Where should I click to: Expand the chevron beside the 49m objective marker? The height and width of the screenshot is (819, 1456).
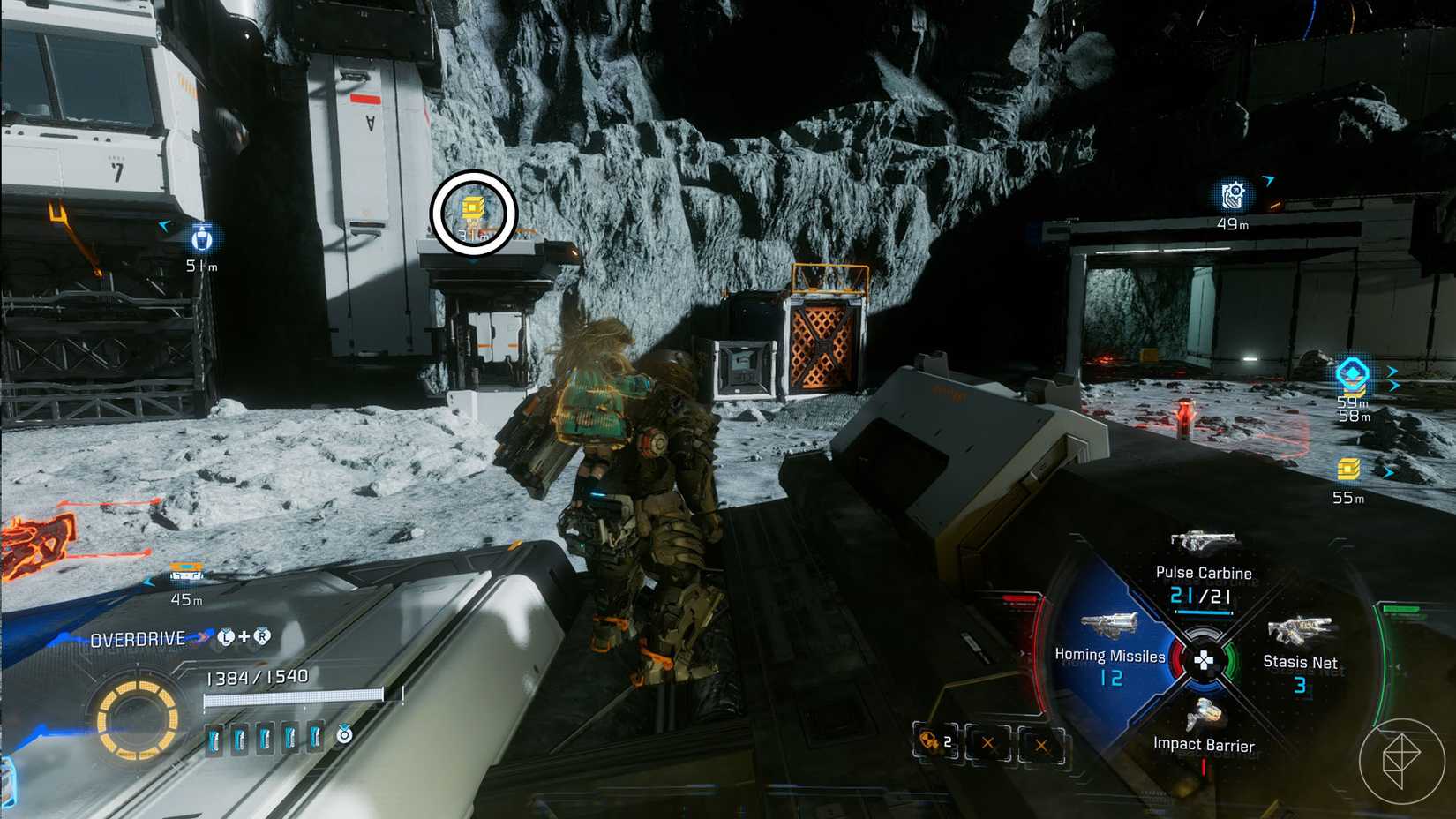[1269, 179]
